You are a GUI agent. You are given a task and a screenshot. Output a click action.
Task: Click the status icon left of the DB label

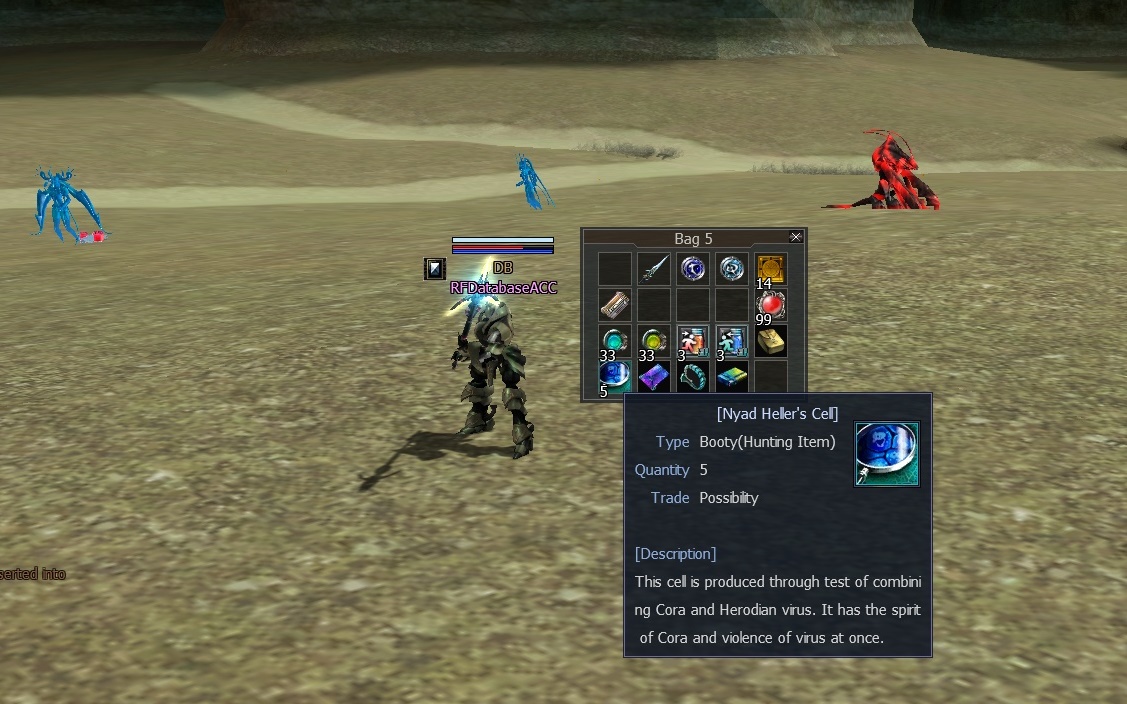coord(434,268)
